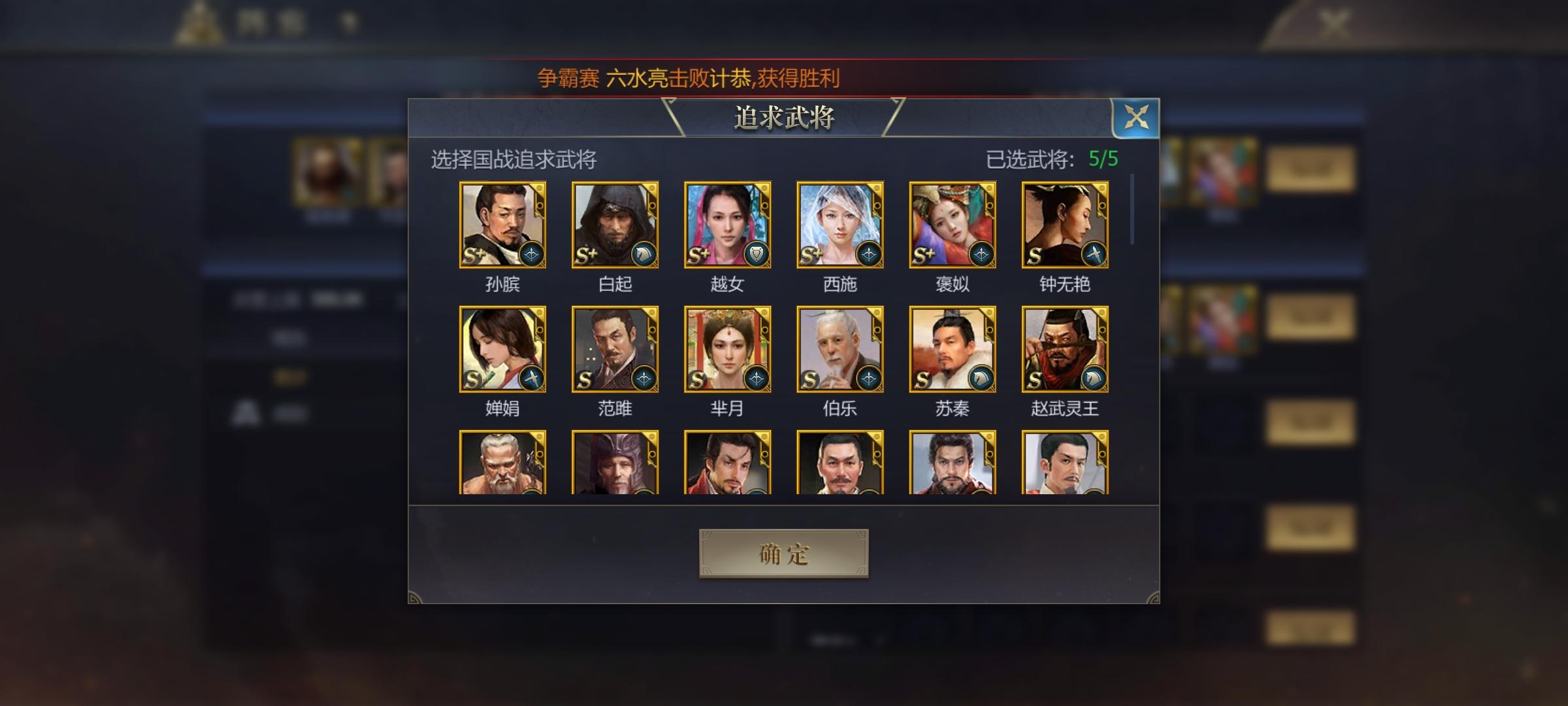Click the bow badge on 芈月's card
Image resolution: width=1568 pixels, height=706 pixels.
tap(757, 378)
